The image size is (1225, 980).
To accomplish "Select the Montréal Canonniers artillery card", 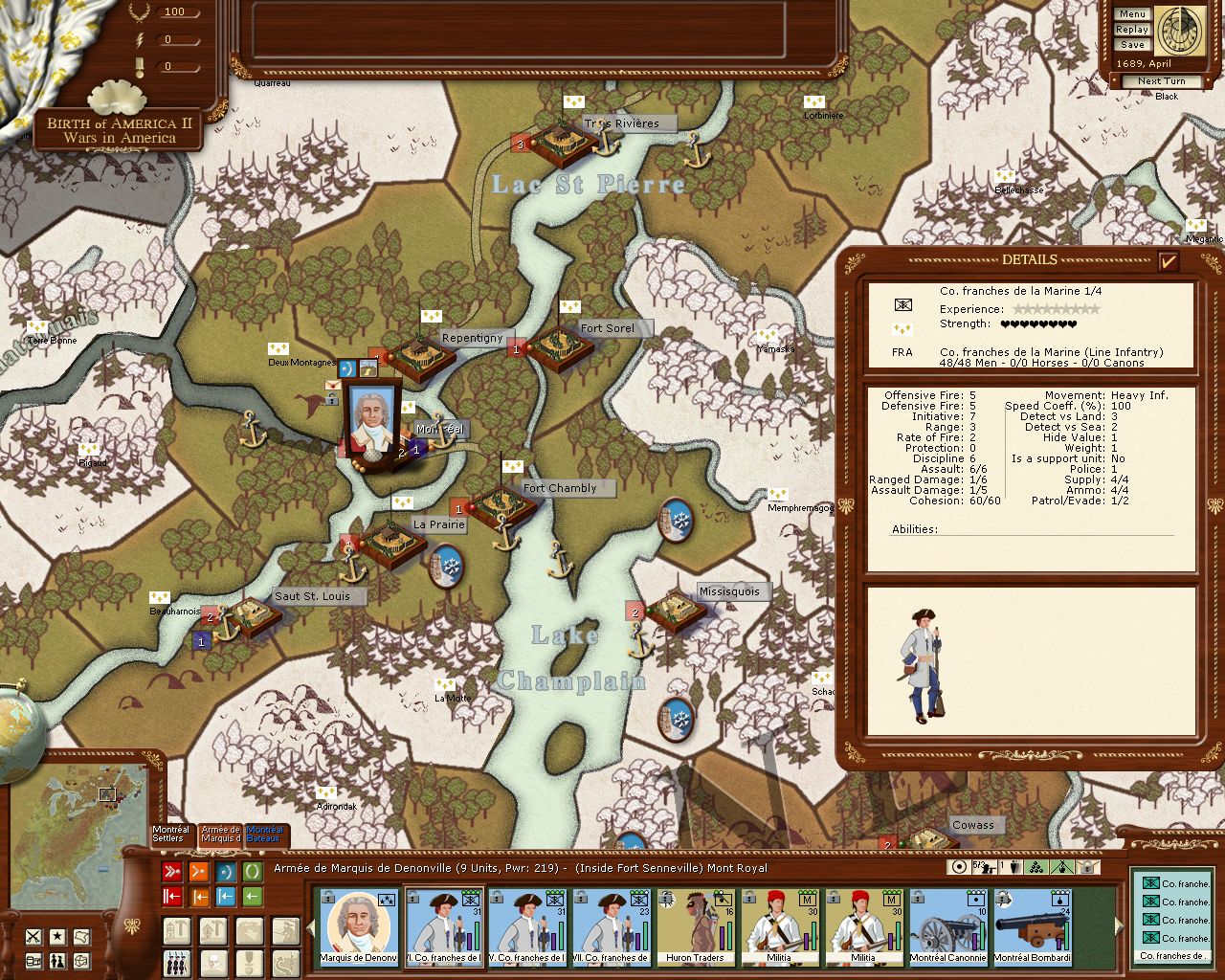I will pos(947,926).
